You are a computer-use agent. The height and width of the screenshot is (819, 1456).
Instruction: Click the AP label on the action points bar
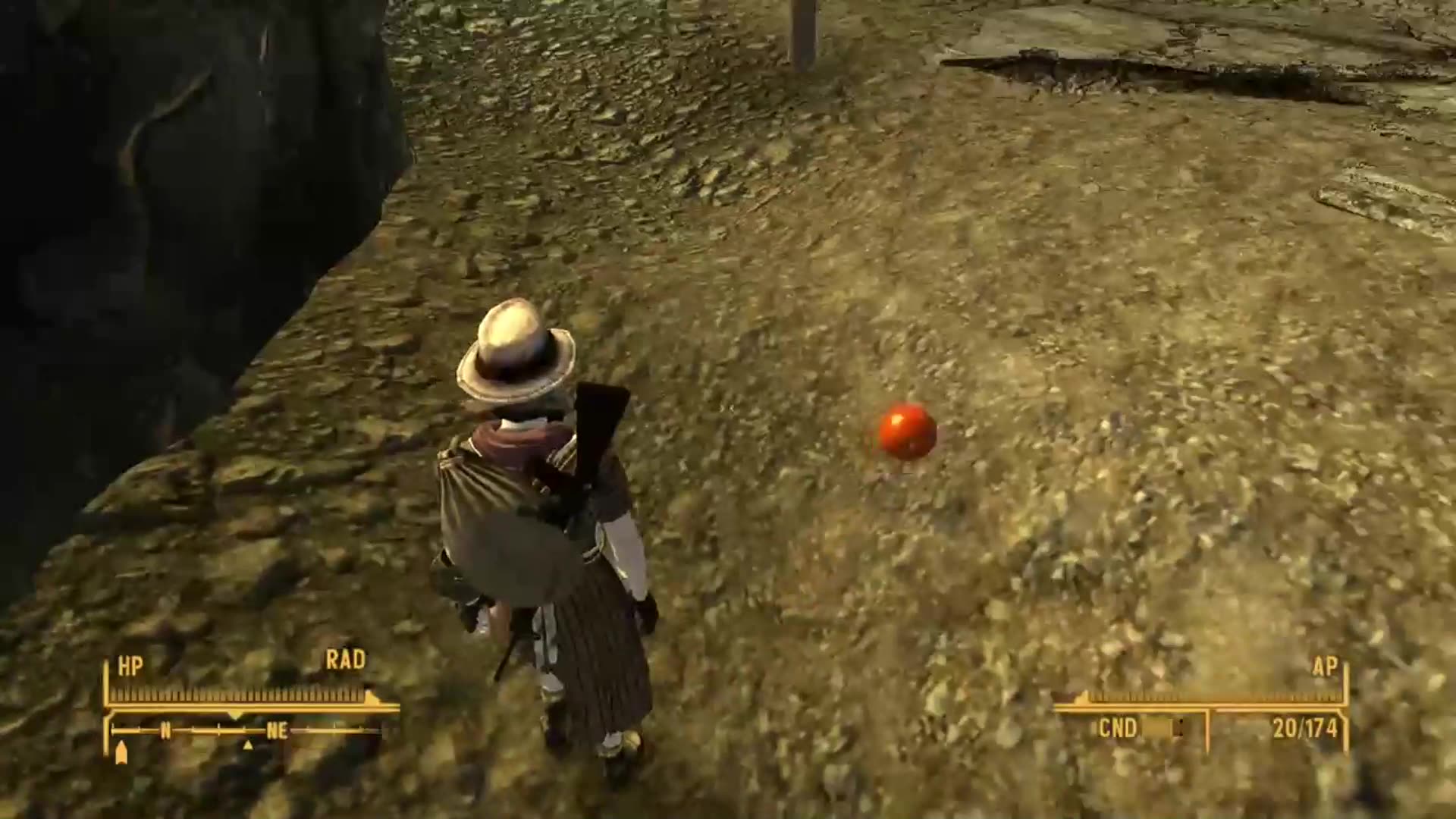click(x=1326, y=666)
